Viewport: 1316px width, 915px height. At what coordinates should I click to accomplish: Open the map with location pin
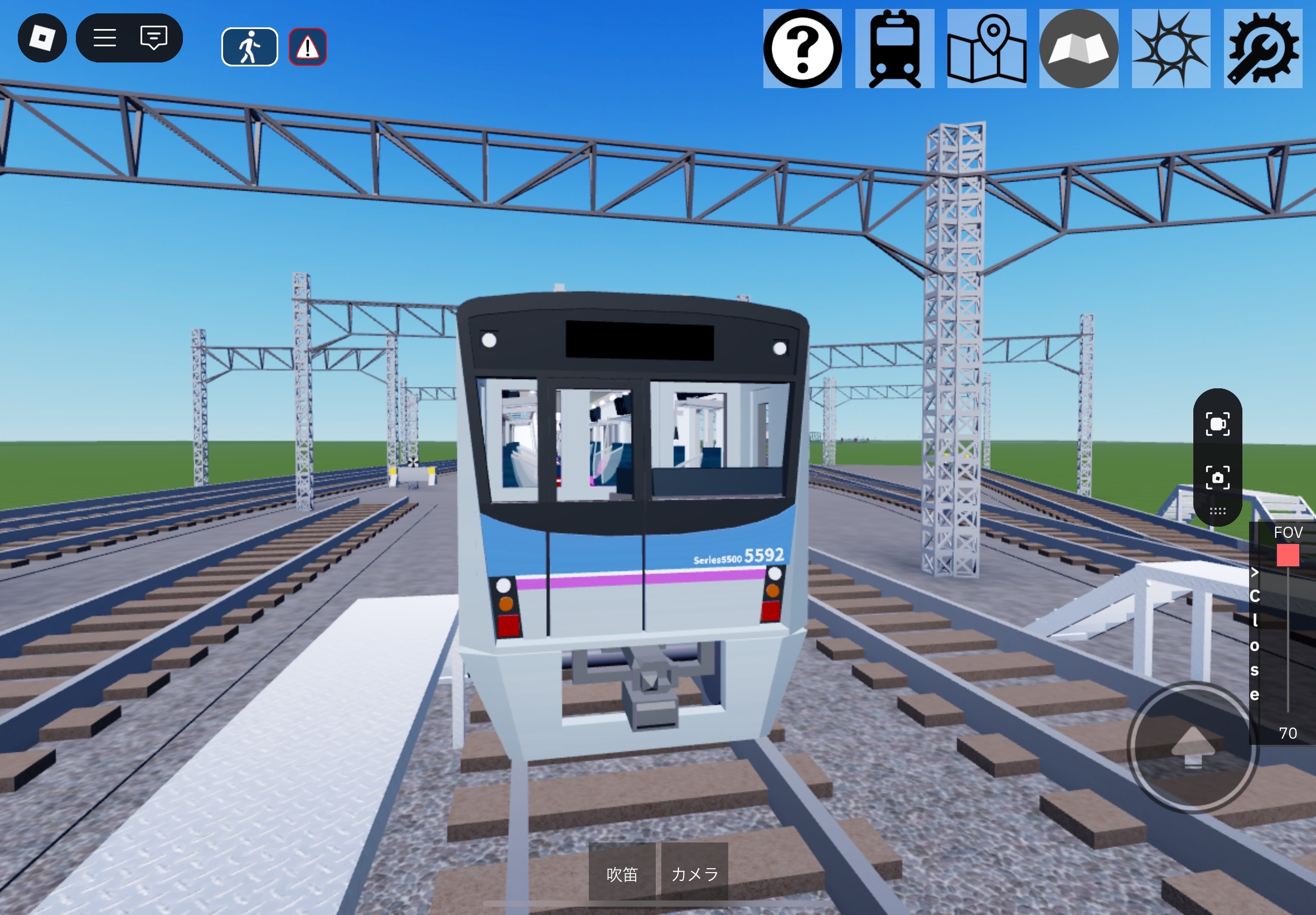tap(986, 49)
